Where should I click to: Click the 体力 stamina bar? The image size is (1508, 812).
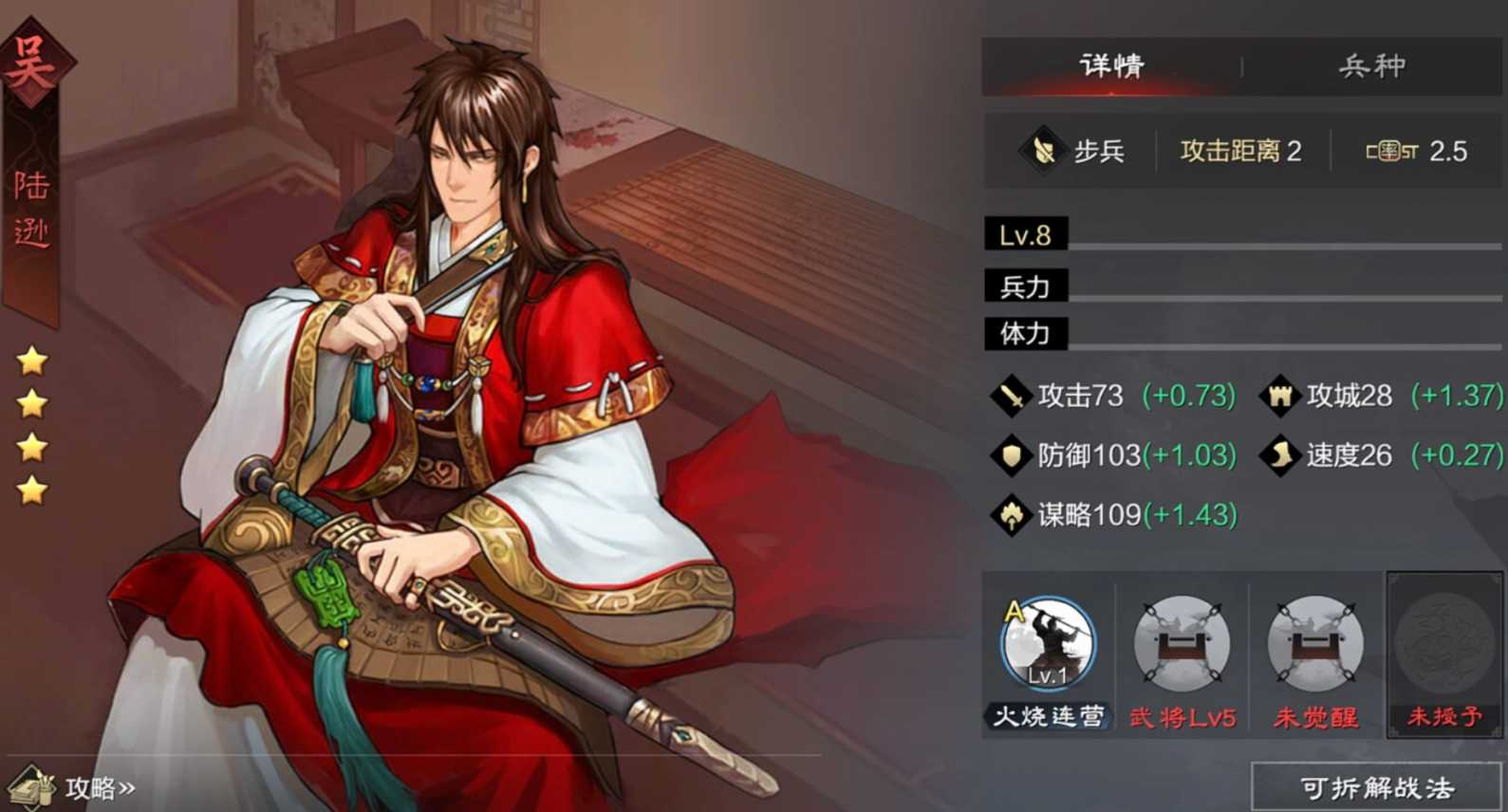(x=1234, y=335)
